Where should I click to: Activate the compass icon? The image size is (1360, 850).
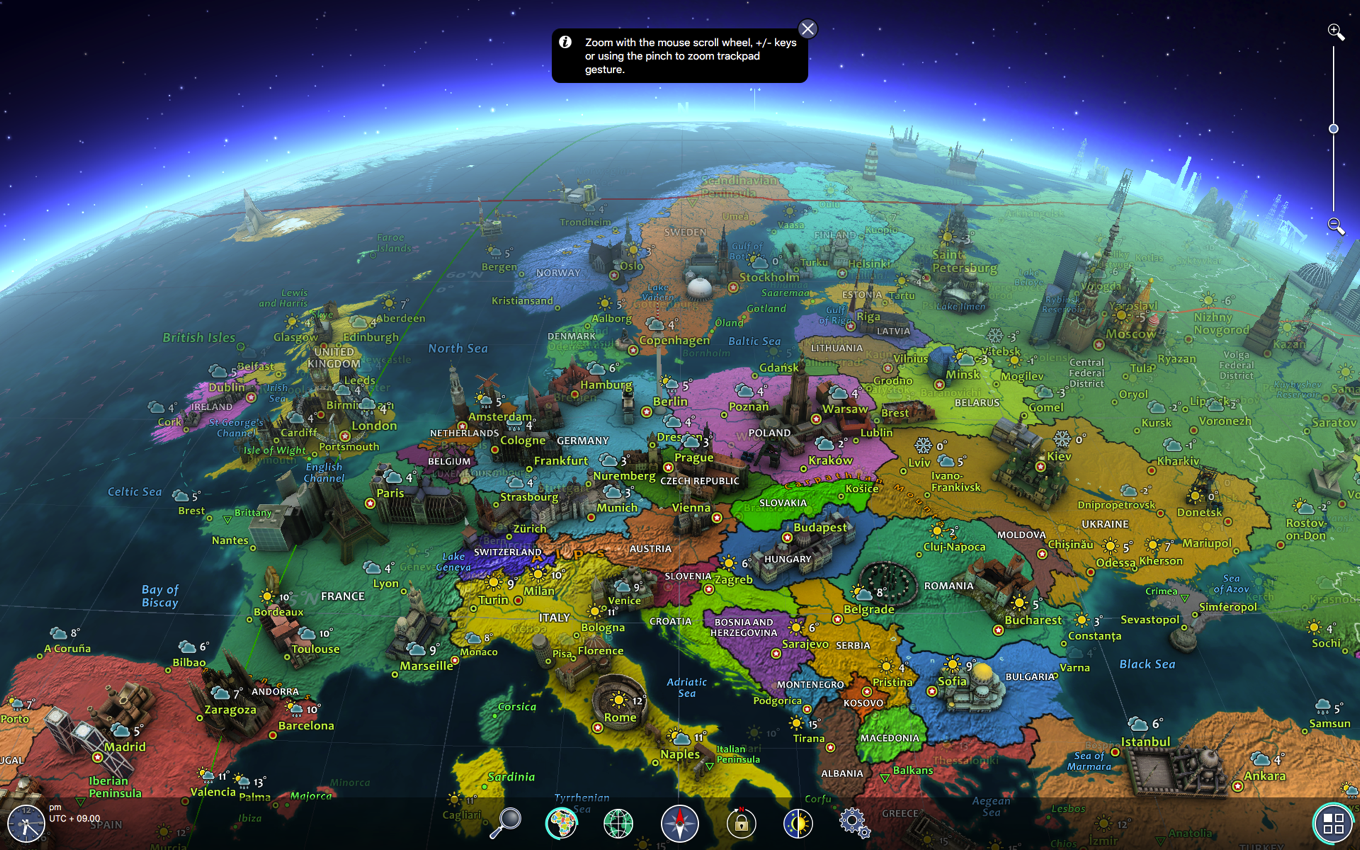click(x=680, y=824)
